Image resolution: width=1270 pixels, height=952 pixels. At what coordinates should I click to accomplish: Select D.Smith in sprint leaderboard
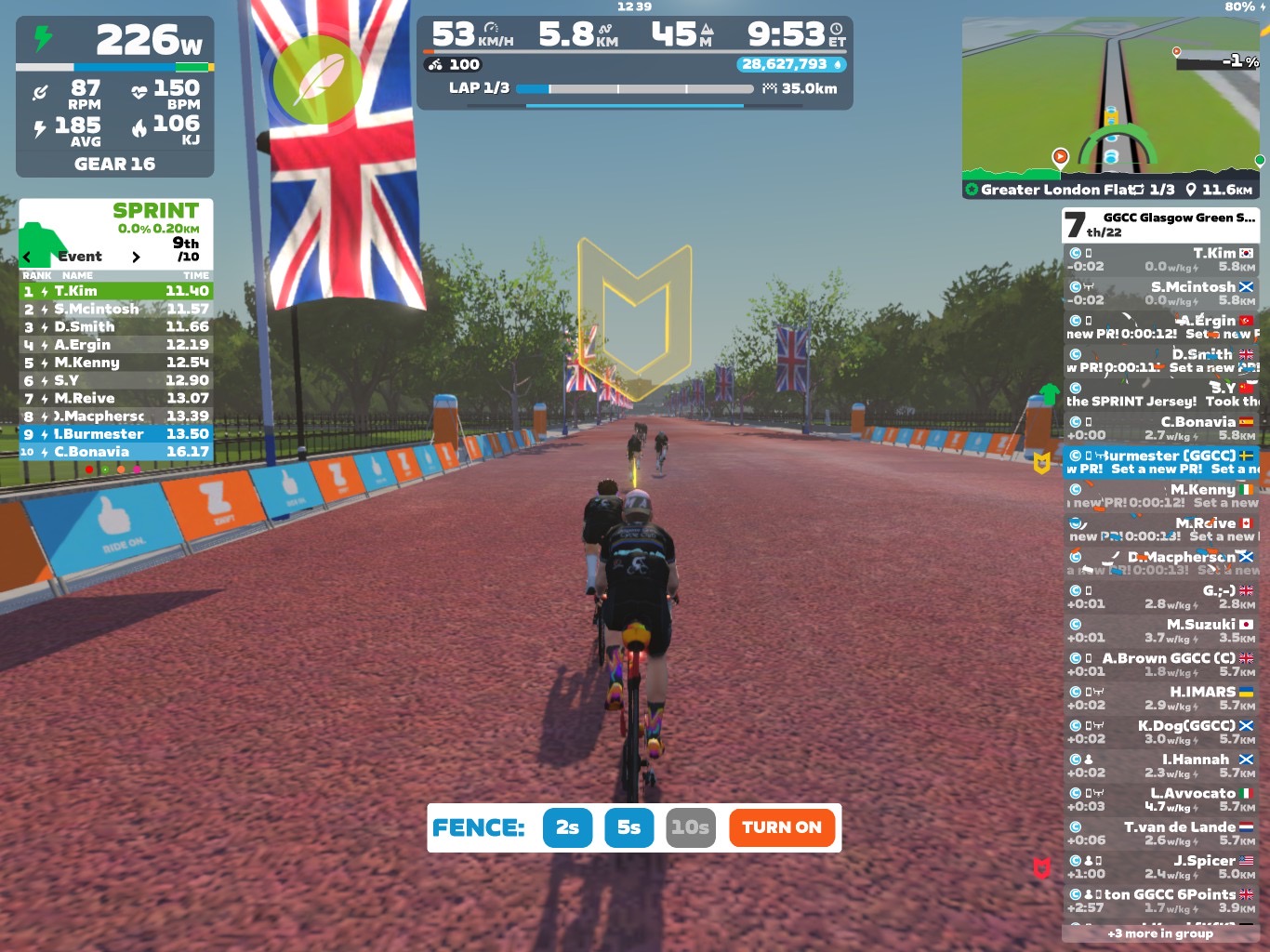[116, 327]
